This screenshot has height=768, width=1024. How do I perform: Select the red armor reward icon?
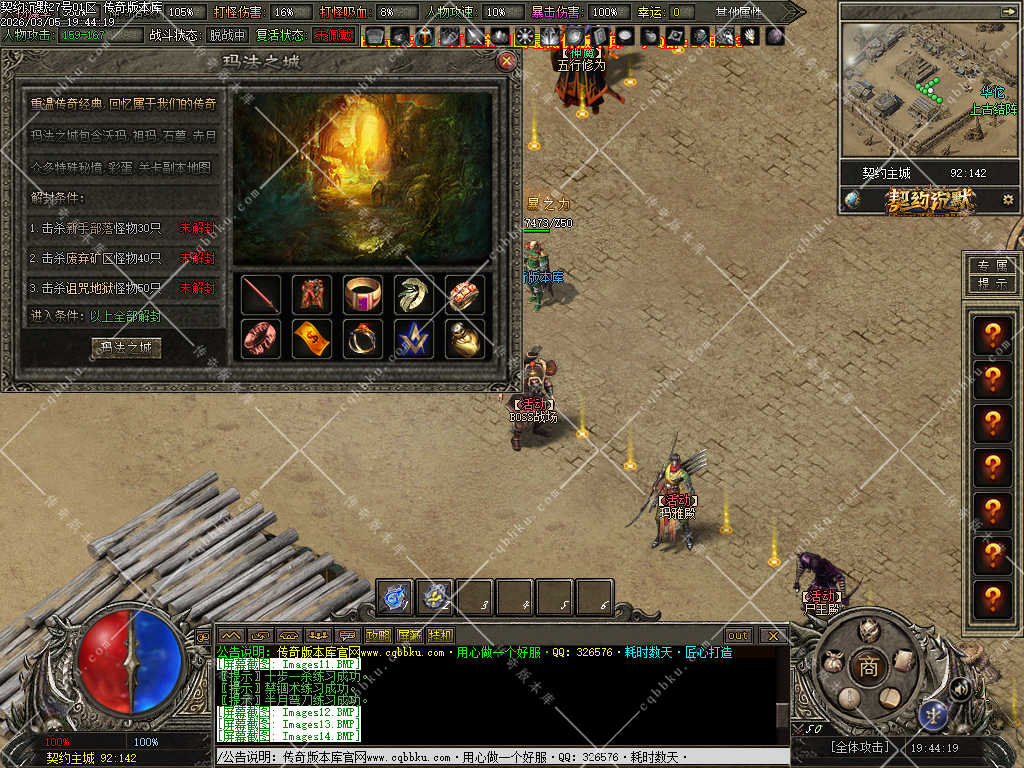(312, 295)
